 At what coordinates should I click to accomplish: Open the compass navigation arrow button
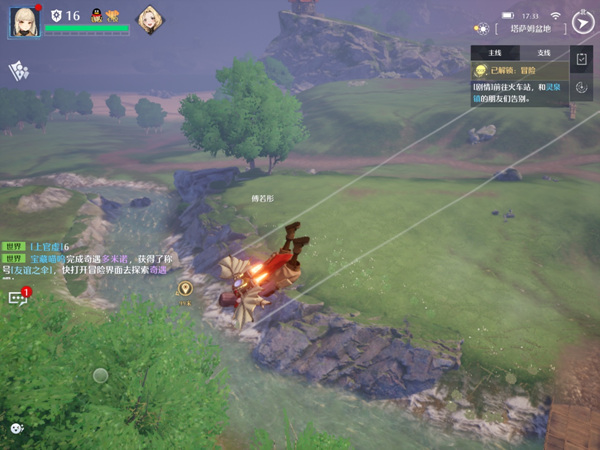coord(582,23)
